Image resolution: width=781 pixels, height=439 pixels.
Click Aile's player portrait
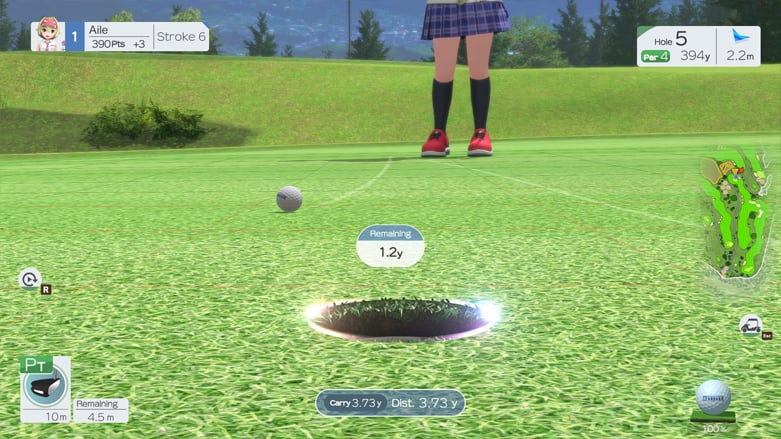47,36
